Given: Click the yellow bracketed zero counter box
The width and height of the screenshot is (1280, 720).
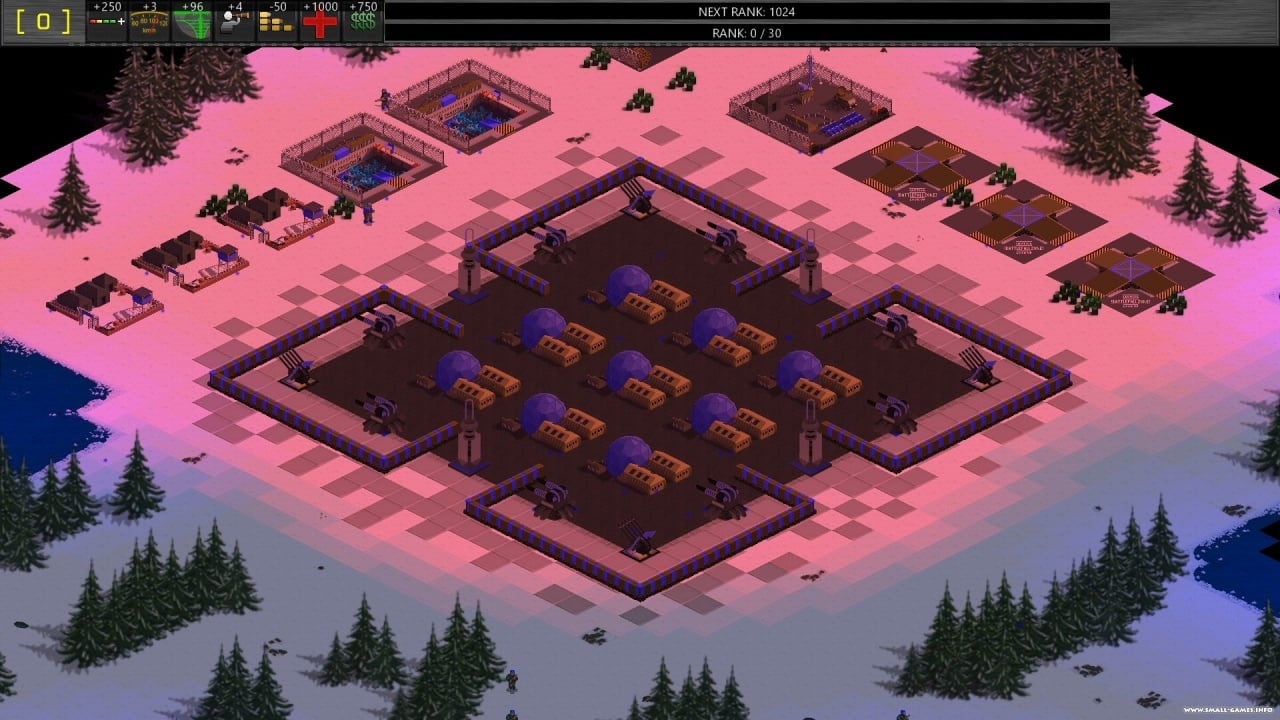Looking at the screenshot, I should pyautogui.click(x=43, y=22).
